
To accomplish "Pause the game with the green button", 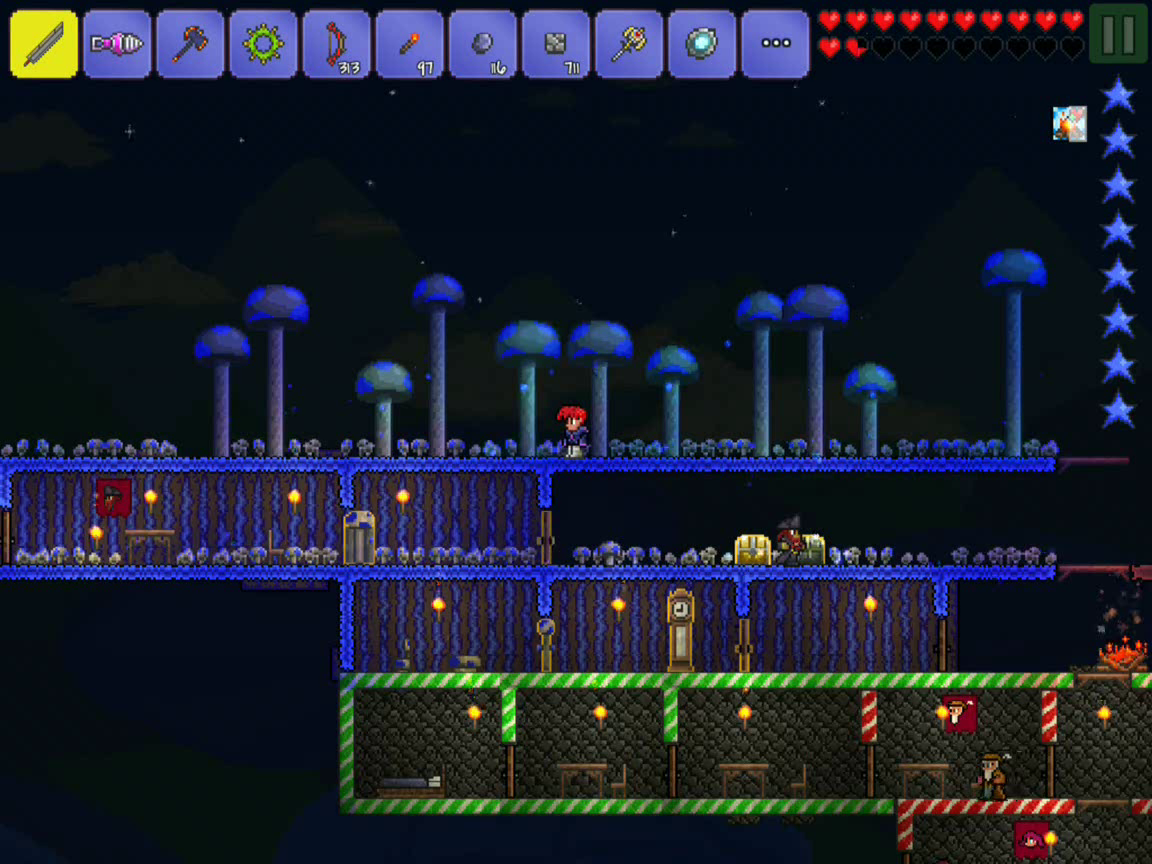I will (1118, 34).
